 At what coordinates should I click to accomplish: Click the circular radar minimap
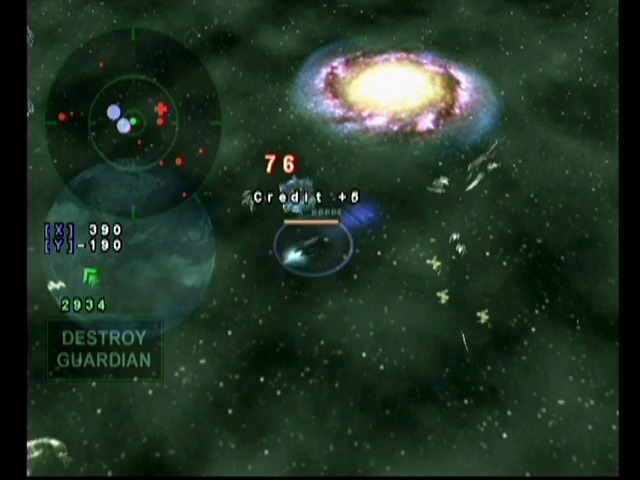click(x=133, y=122)
